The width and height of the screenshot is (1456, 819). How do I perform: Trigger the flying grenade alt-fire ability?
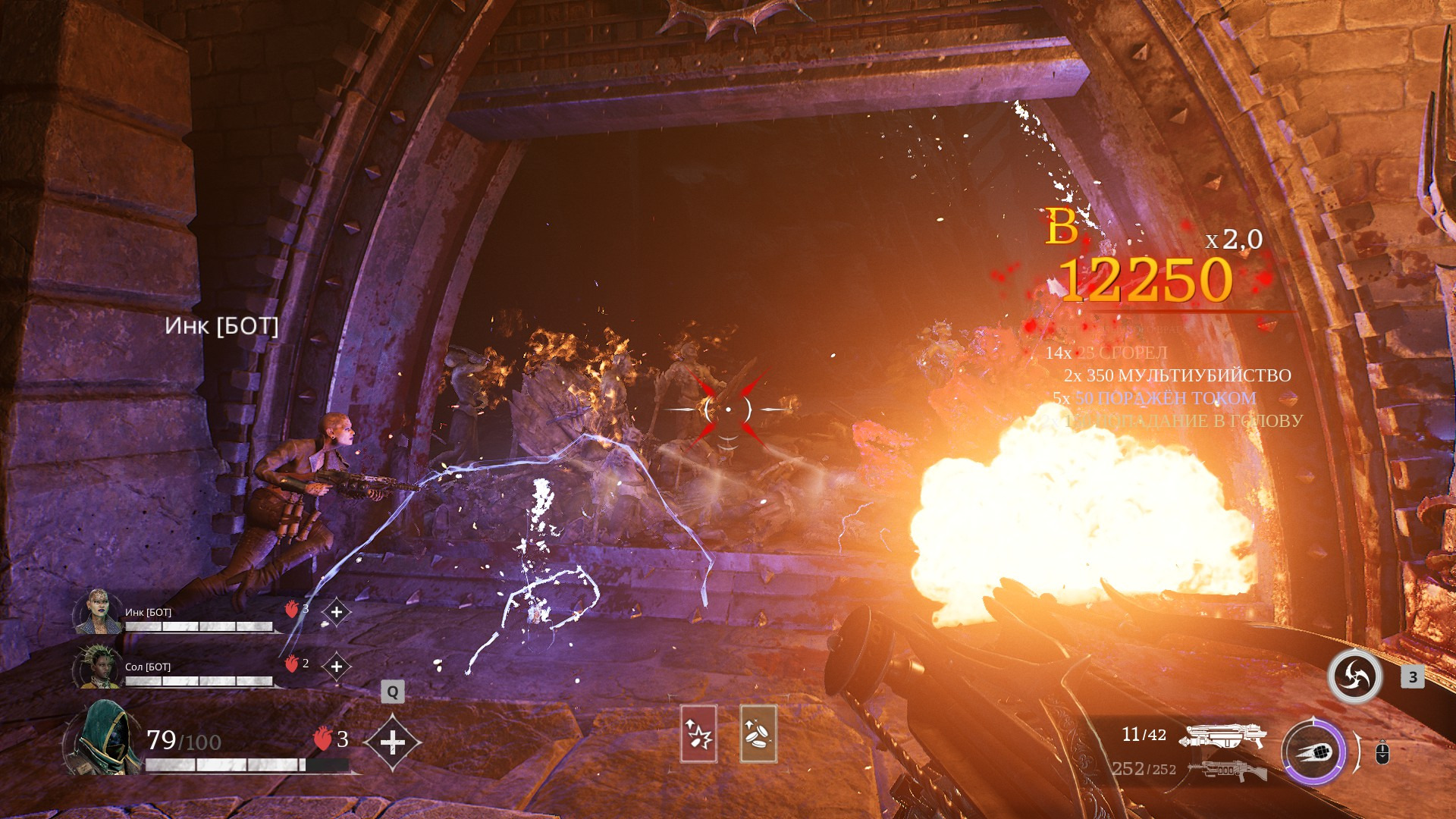point(1313,752)
